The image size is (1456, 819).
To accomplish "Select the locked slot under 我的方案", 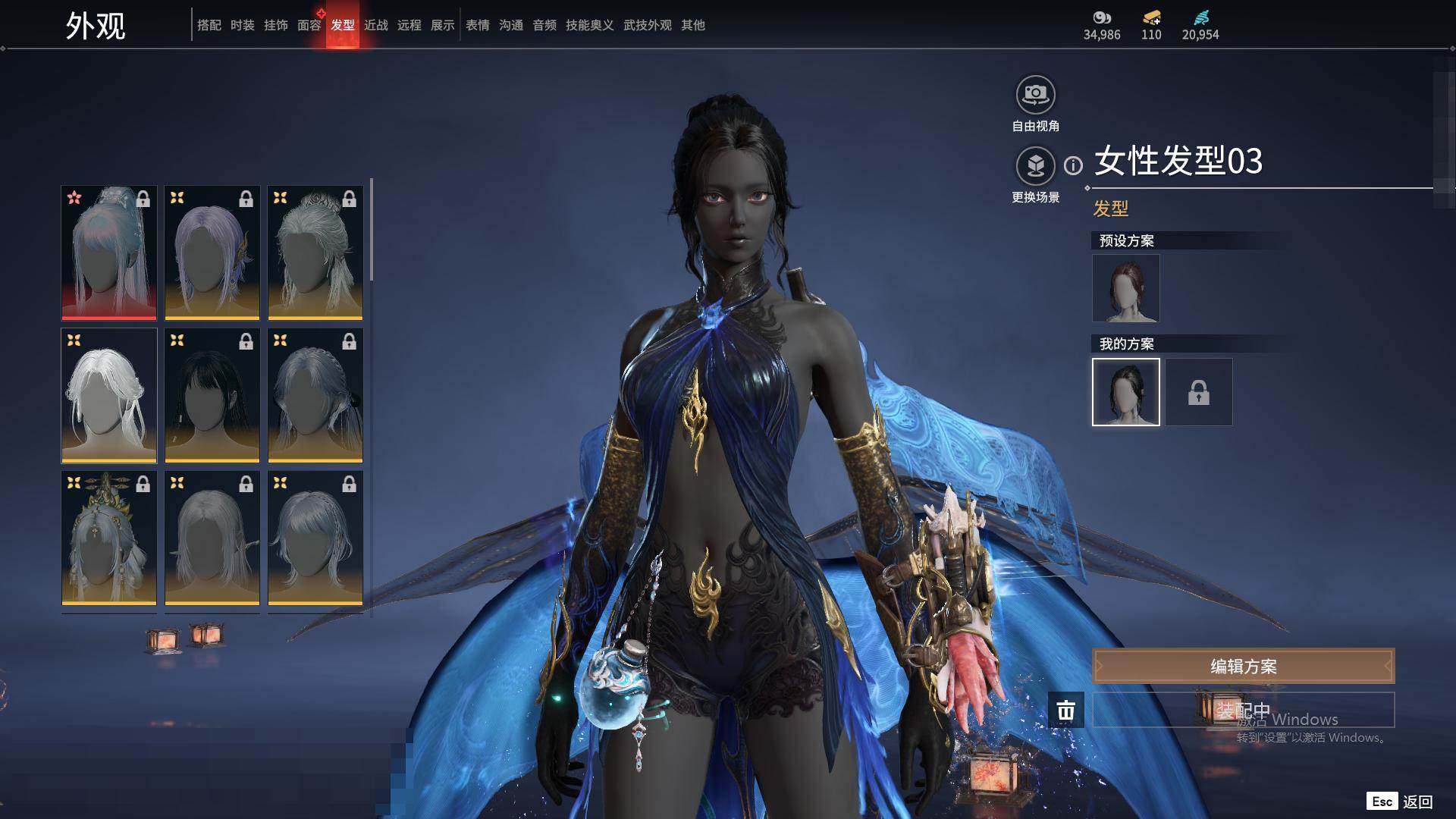I will [x=1198, y=392].
